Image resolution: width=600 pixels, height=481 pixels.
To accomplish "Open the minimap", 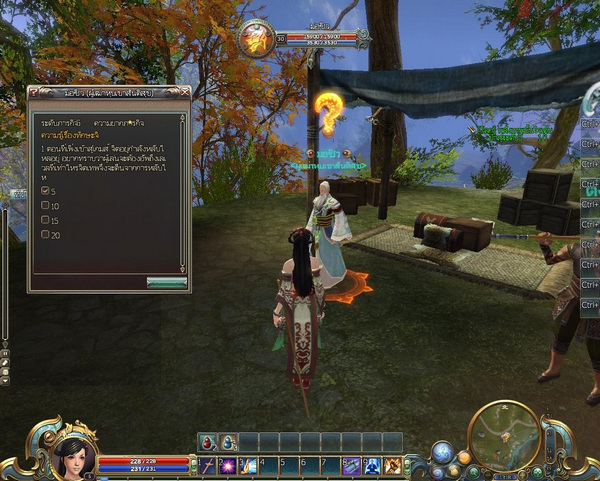I will [505, 436].
